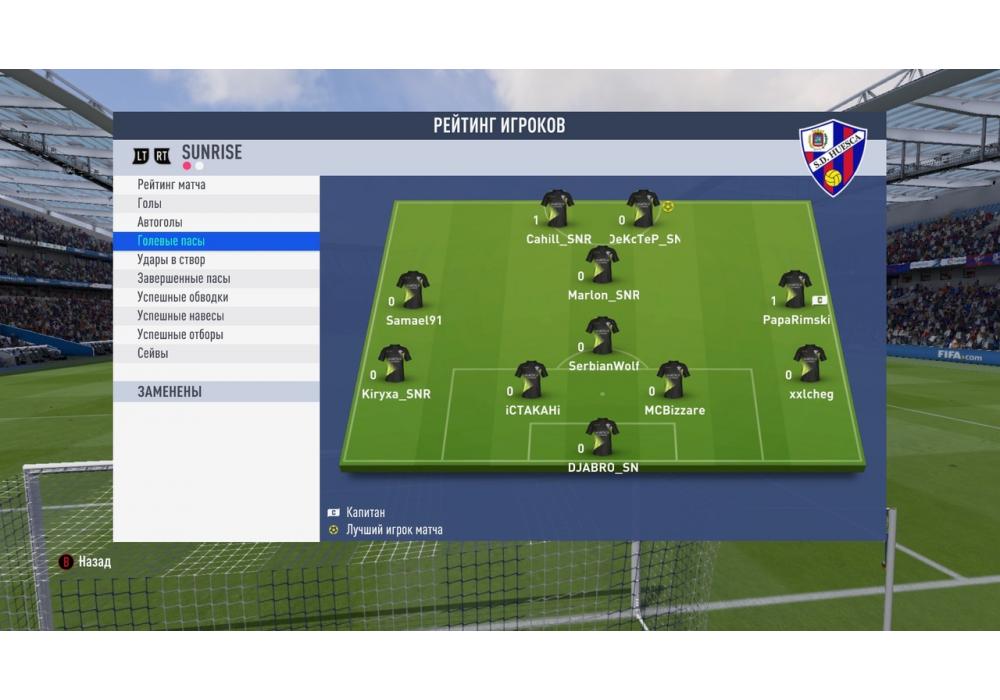Select the Marlon_SNR player shirt
The image size is (1000, 700).
[x=602, y=266]
